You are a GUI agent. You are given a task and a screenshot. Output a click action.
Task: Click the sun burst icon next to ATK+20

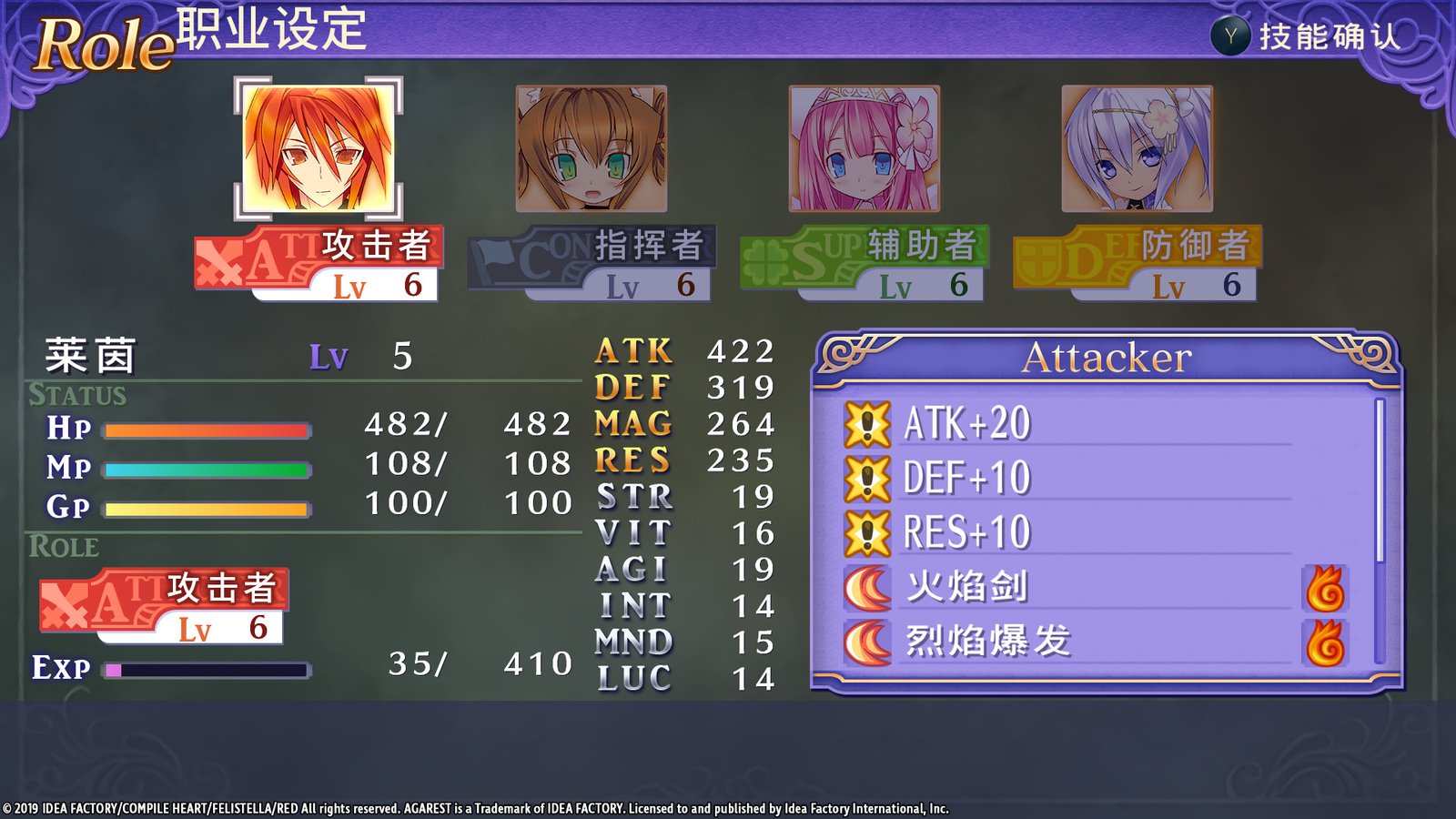coord(869,422)
